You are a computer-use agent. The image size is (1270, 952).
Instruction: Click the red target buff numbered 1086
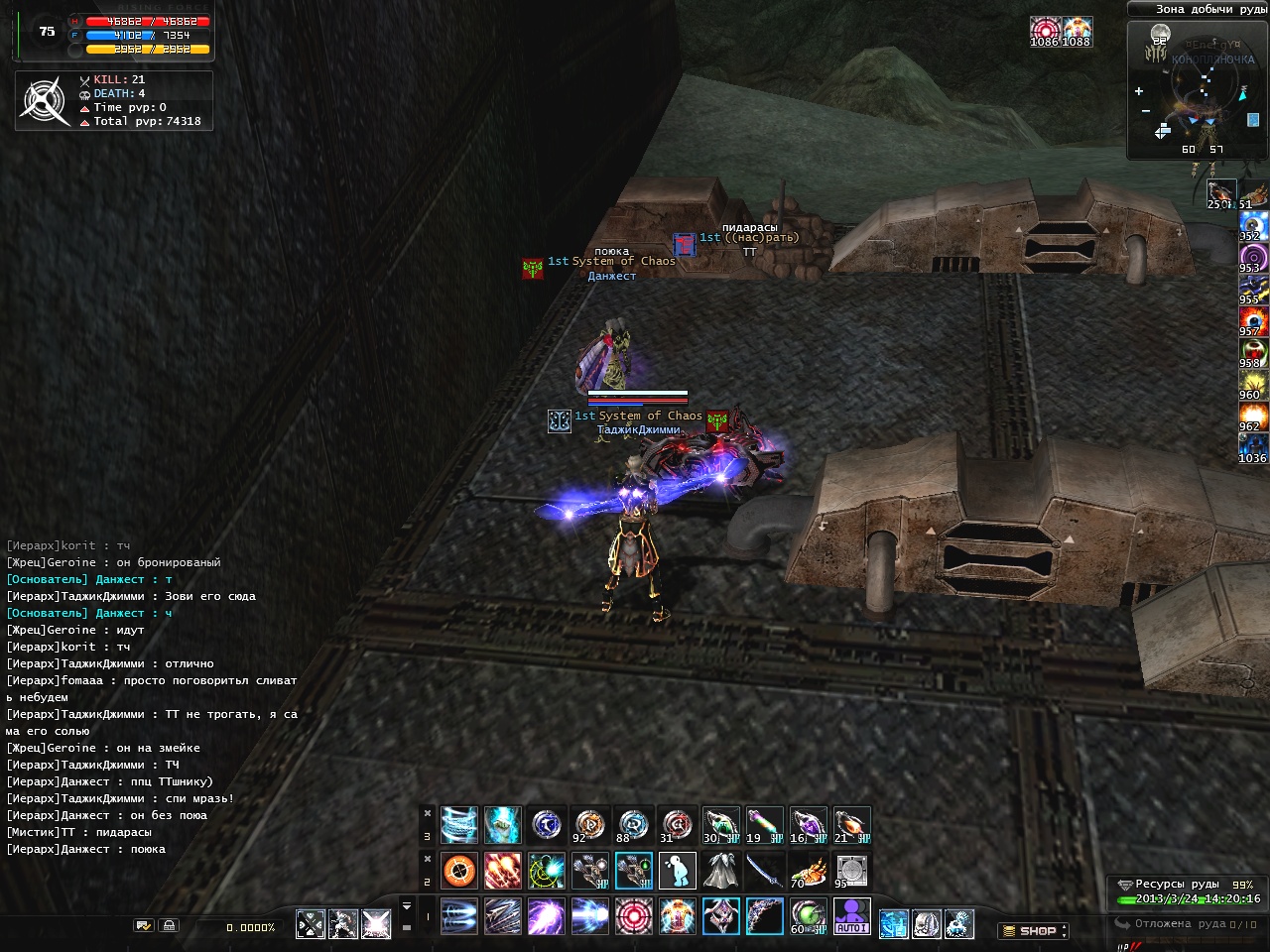pyautogui.click(x=1044, y=31)
